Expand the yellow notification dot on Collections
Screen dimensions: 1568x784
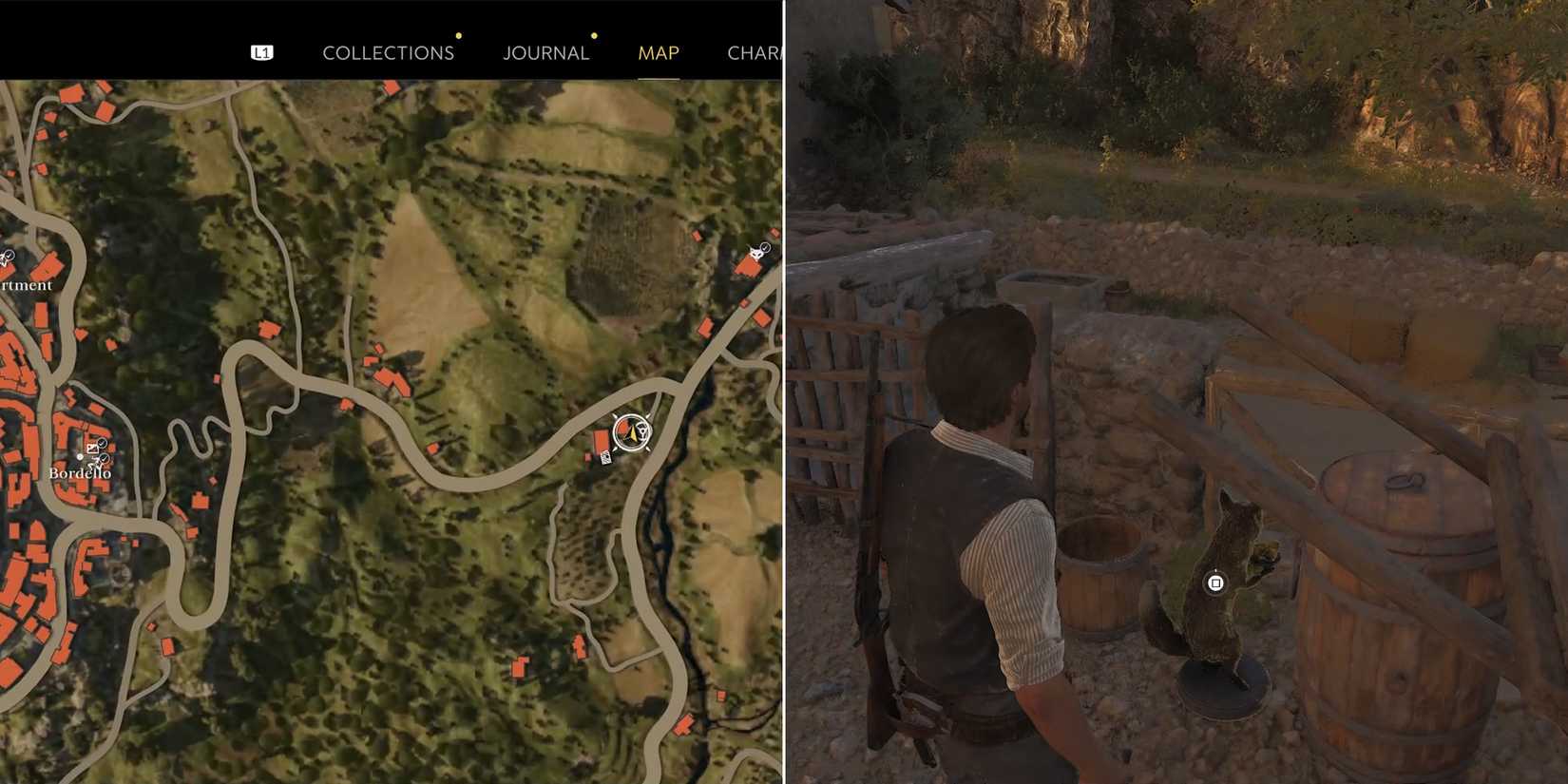459,35
